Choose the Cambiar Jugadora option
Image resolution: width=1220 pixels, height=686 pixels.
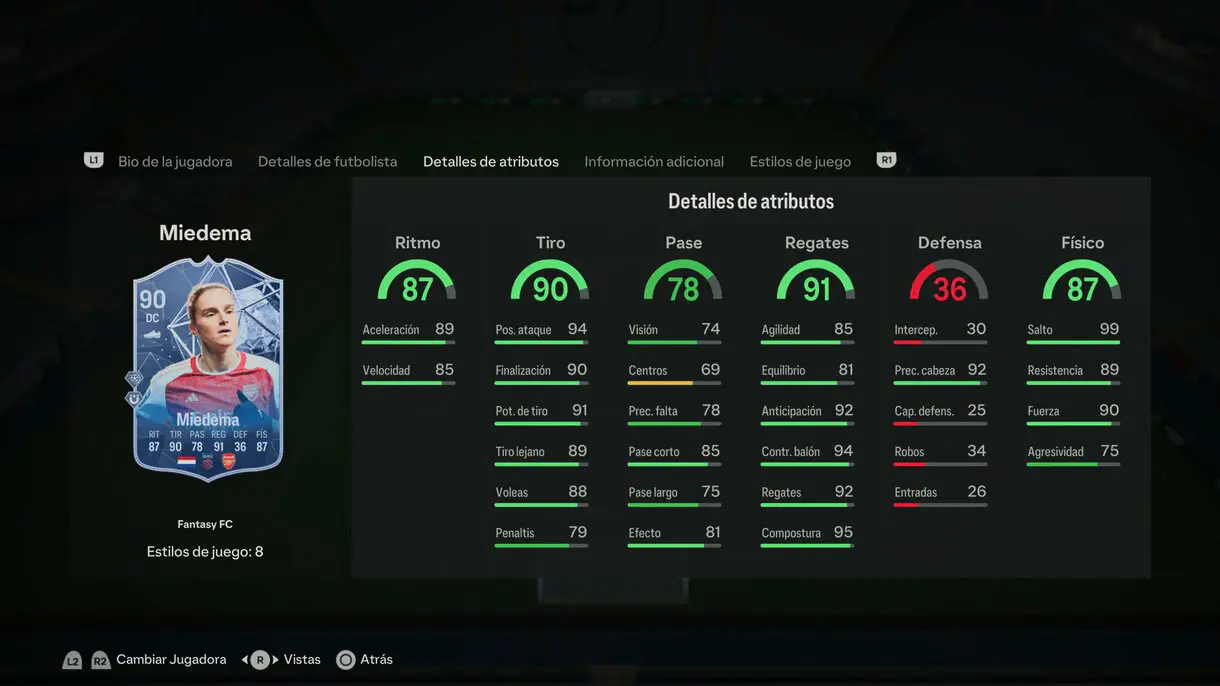point(170,660)
